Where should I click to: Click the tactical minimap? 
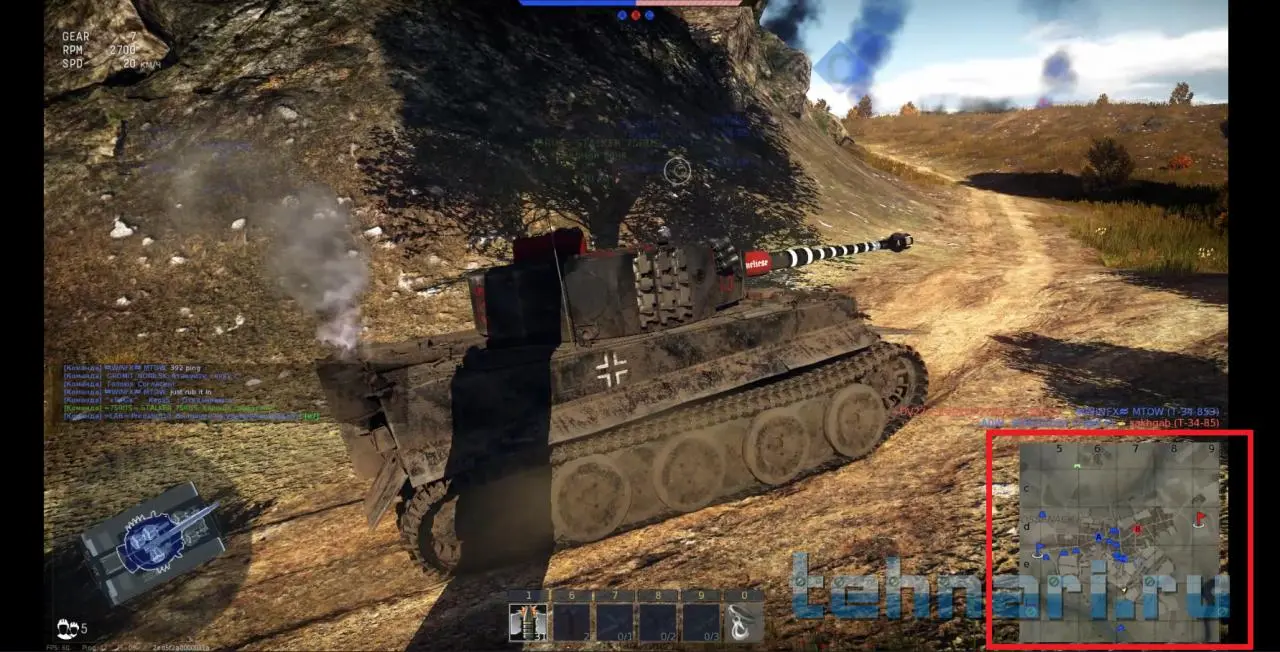[x=1119, y=541]
